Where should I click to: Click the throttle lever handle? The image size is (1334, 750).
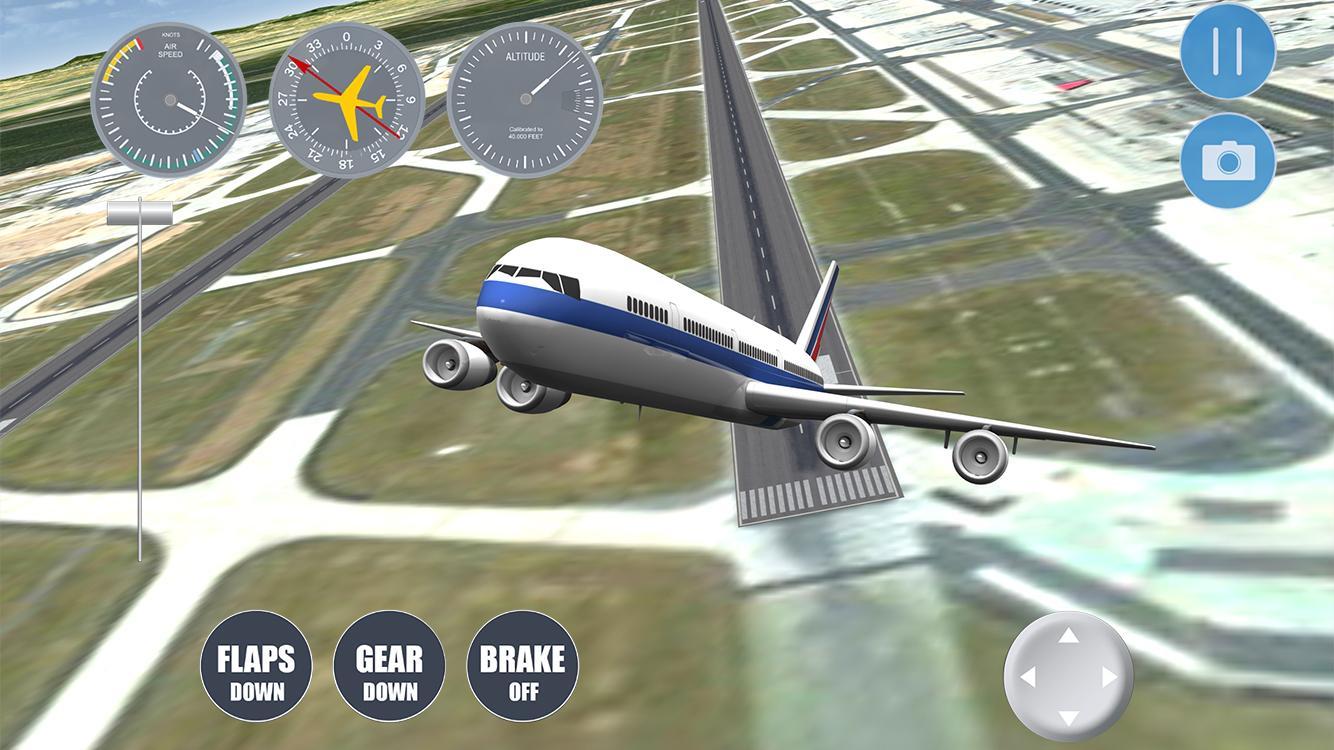click(x=138, y=211)
